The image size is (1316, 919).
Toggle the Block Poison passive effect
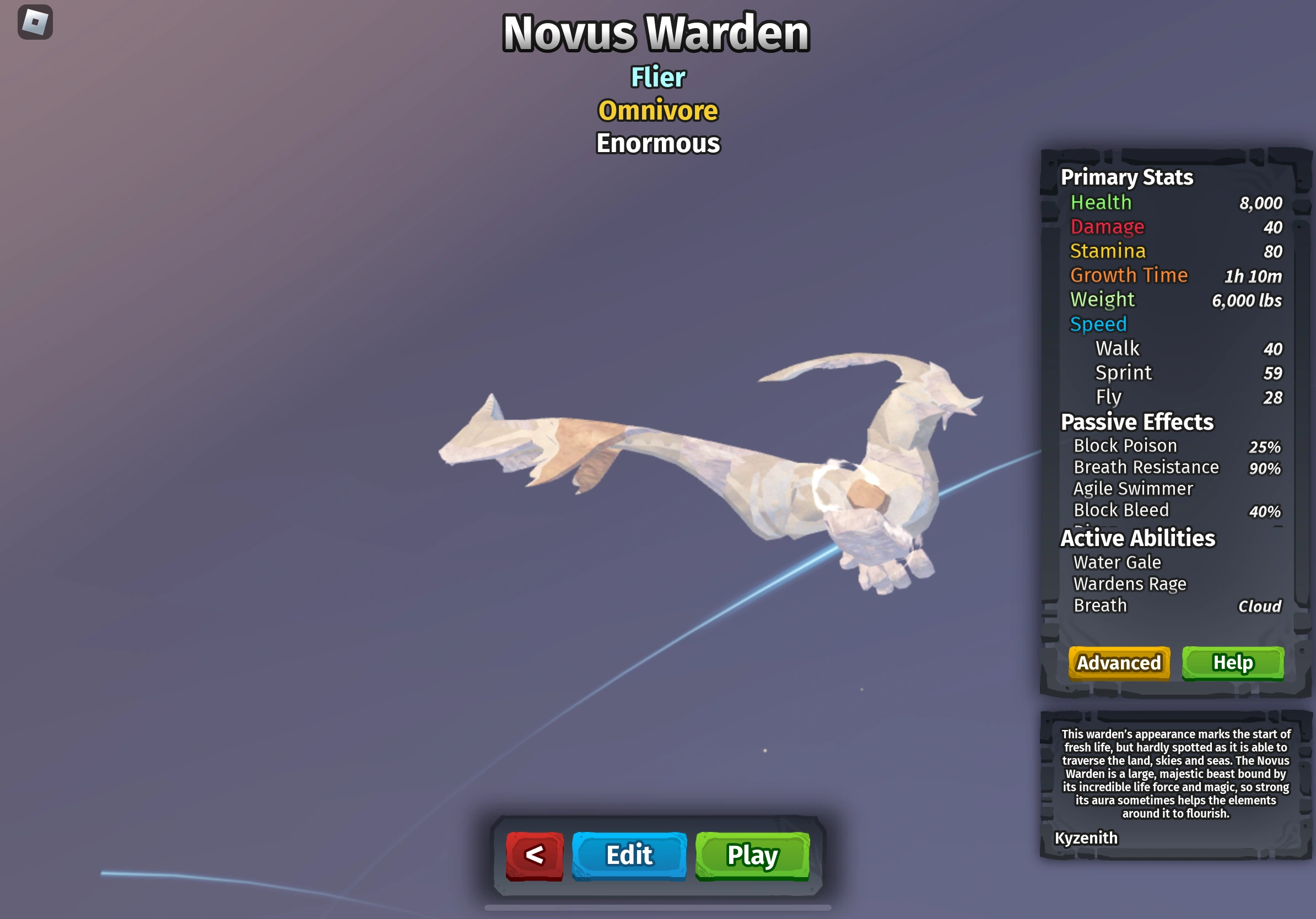(x=1125, y=446)
